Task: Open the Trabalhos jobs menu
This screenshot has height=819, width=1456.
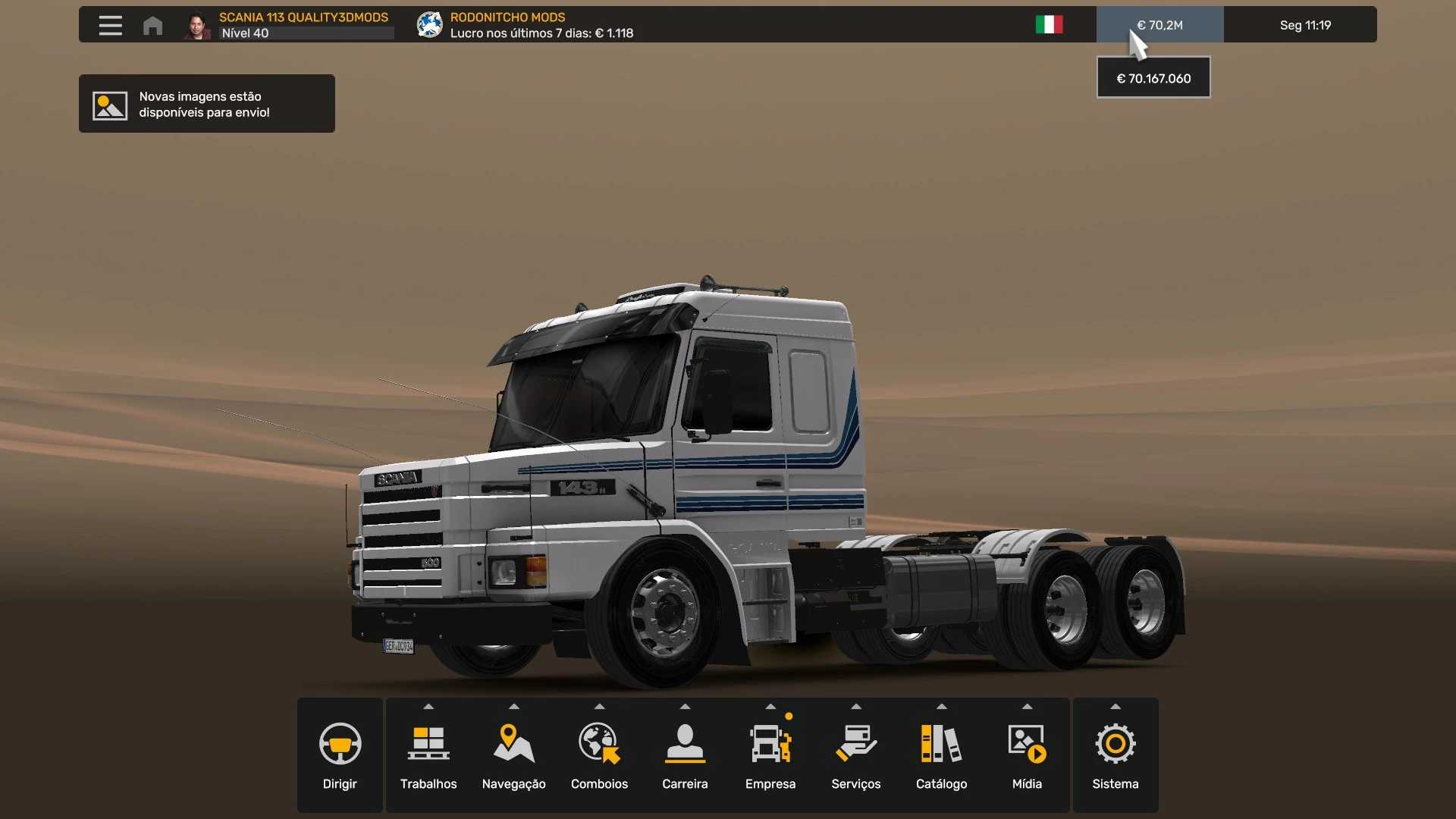Action: click(x=428, y=755)
